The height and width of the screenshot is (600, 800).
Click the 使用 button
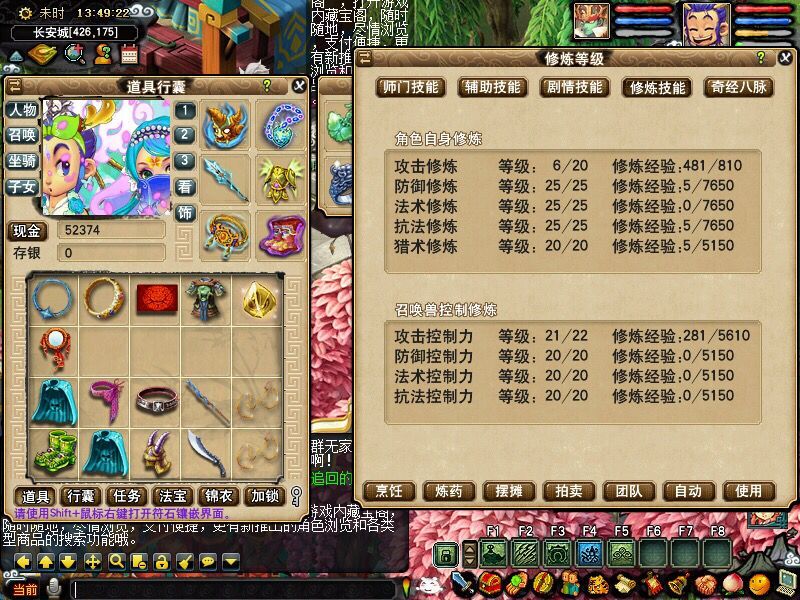coord(749,491)
